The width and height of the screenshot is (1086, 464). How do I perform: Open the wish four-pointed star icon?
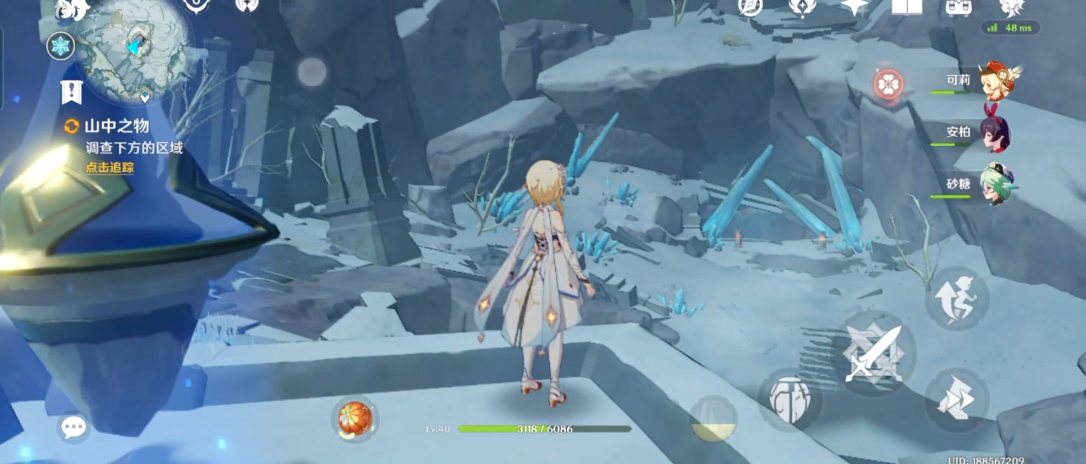(853, 7)
